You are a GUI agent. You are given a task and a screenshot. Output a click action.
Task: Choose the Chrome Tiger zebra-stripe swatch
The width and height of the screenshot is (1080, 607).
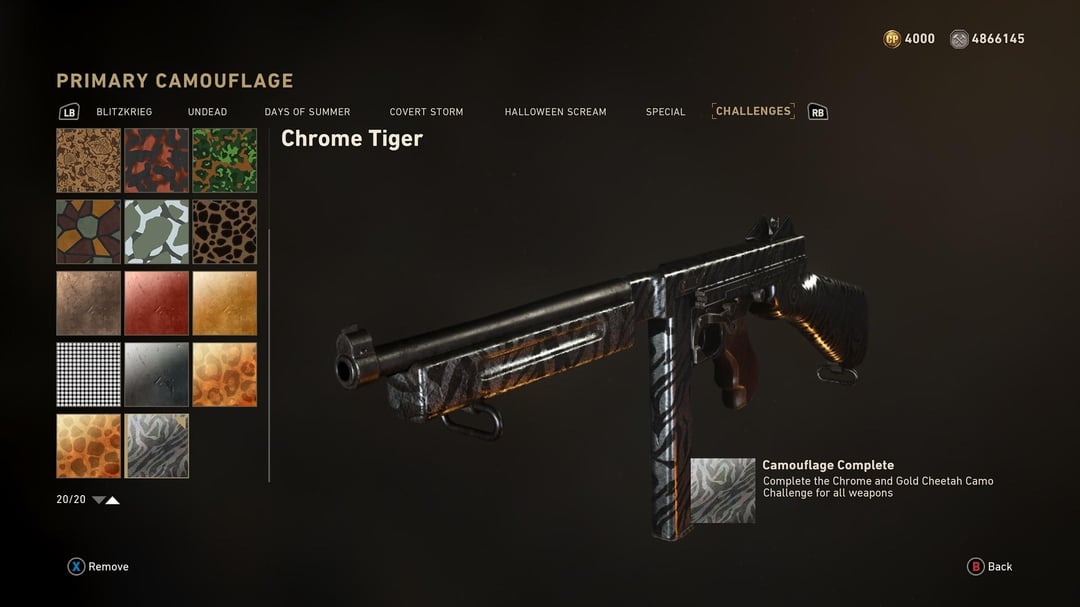157,446
